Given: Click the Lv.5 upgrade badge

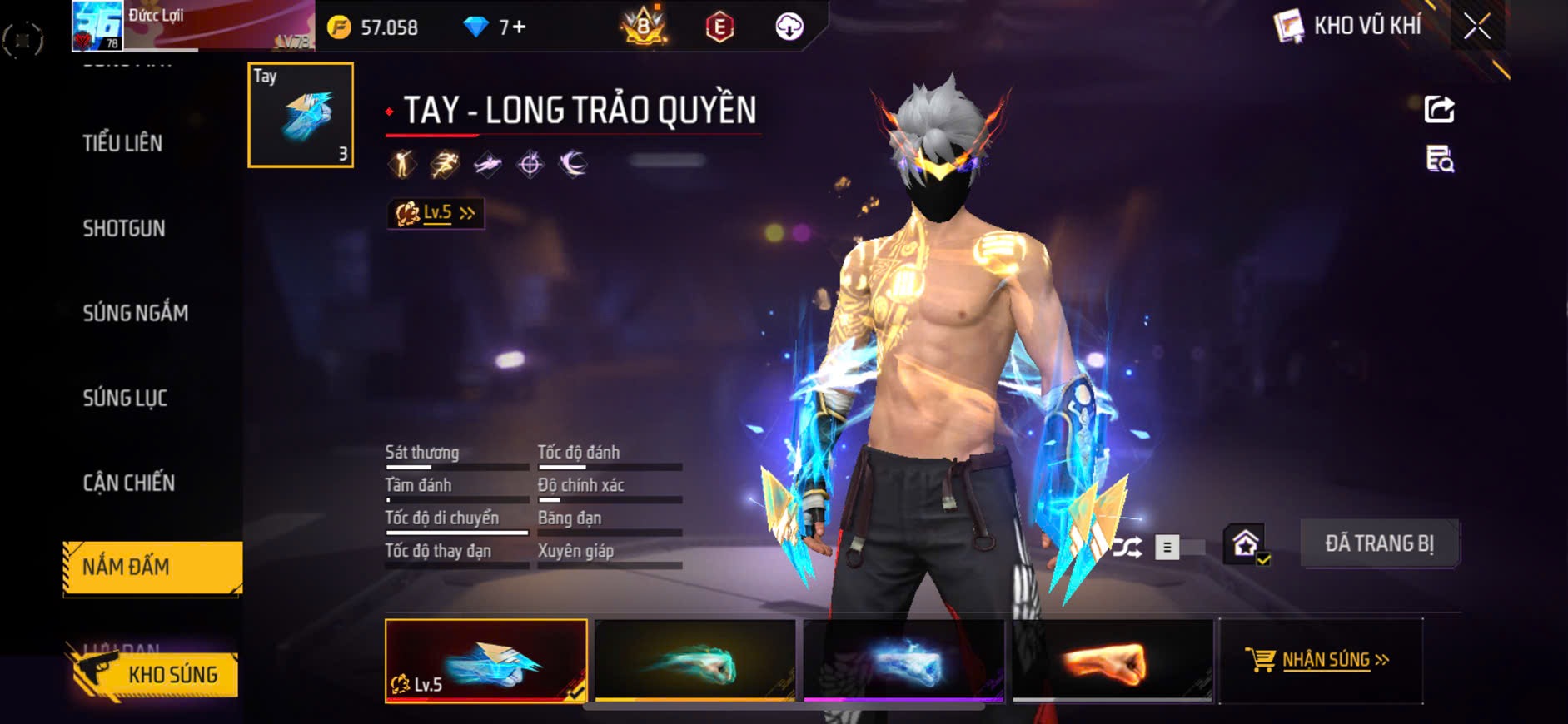Looking at the screenshot, I should tap(436, 213).
